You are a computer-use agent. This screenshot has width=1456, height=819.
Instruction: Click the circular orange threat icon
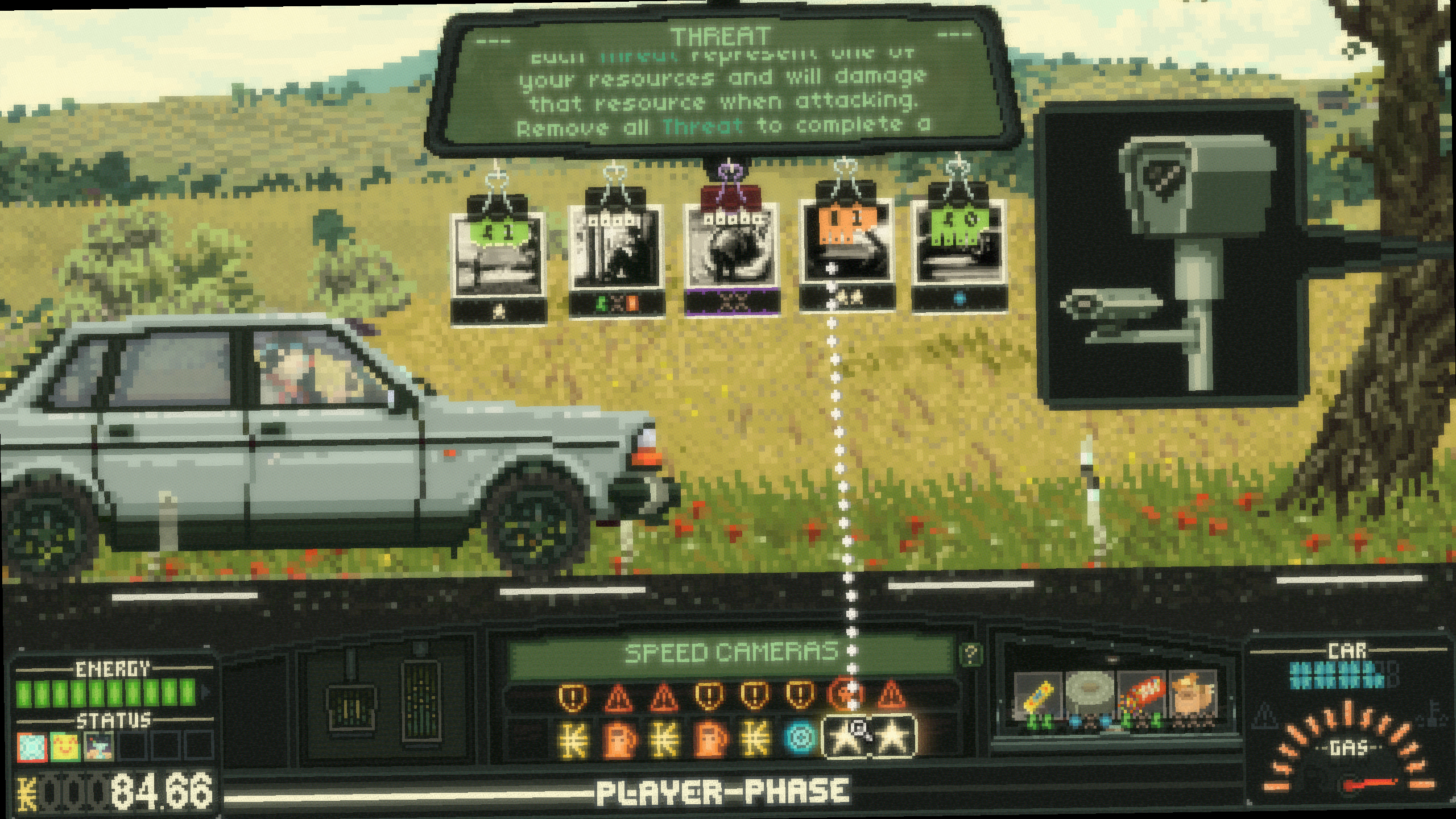tap(846, 694)
